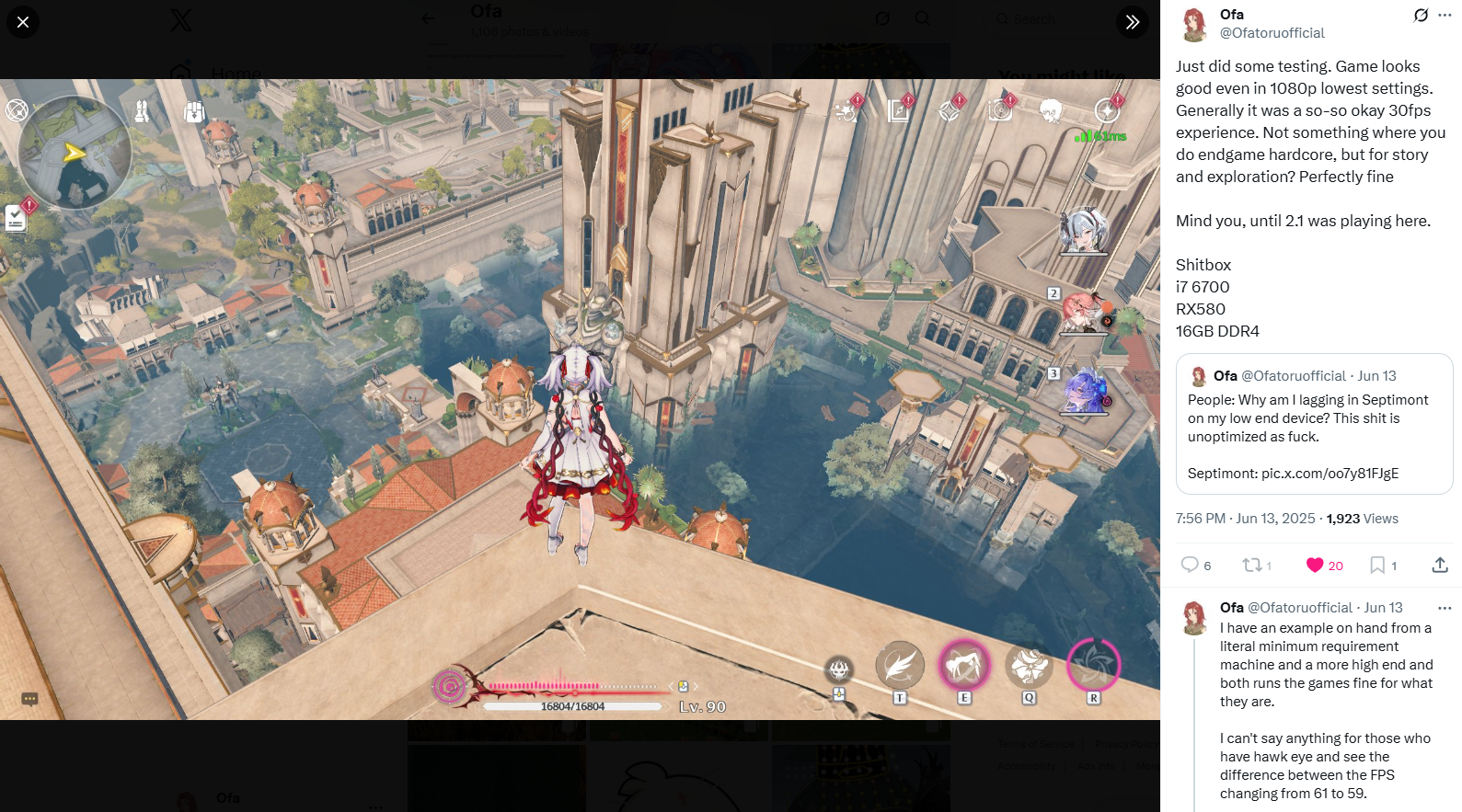Use the resonance skill icon with pink ring
Screen dimensions: 1462x812
(x=963, y=665)
